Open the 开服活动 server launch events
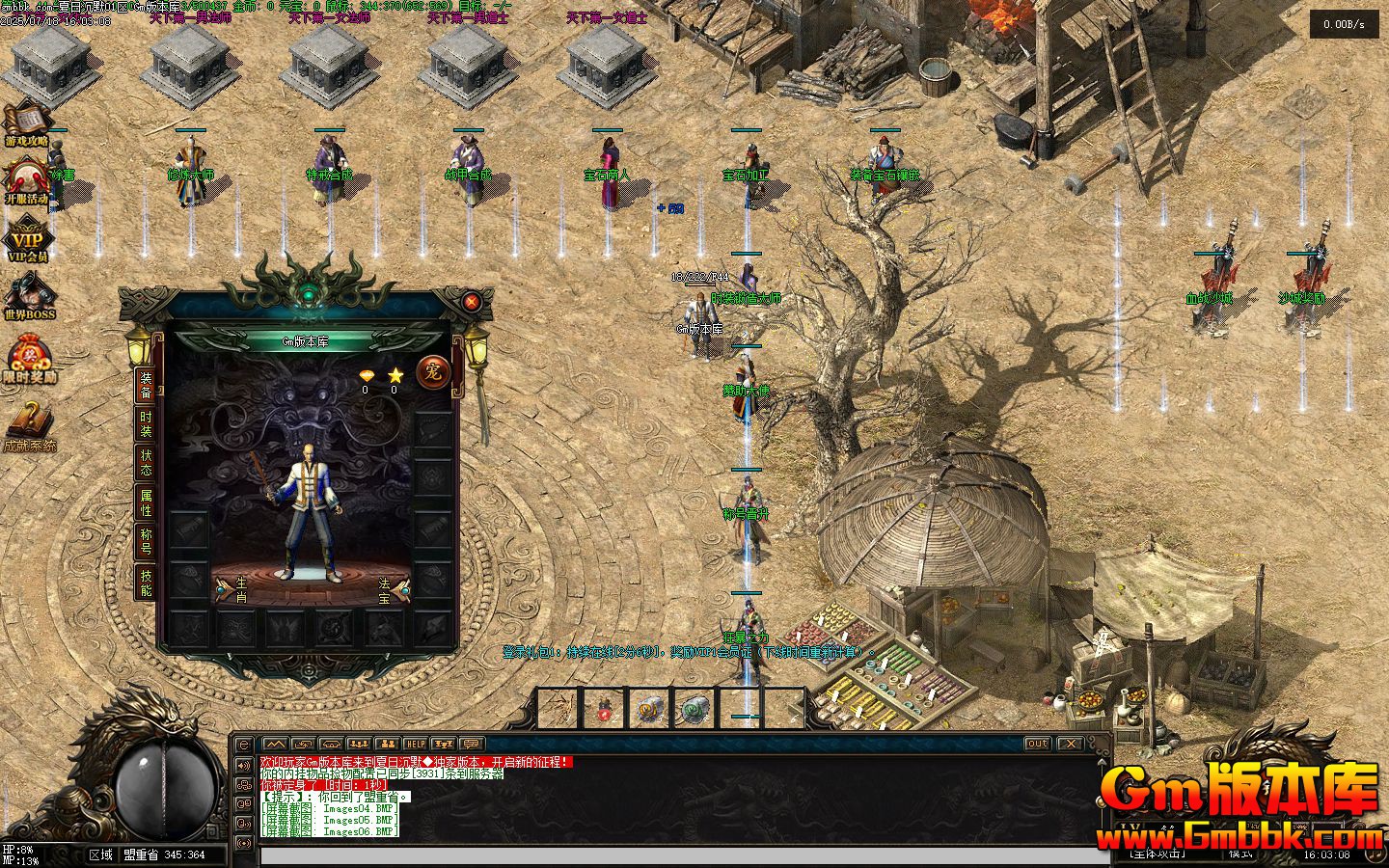This screenshot has width=1389, height=868. click(26, 181)
